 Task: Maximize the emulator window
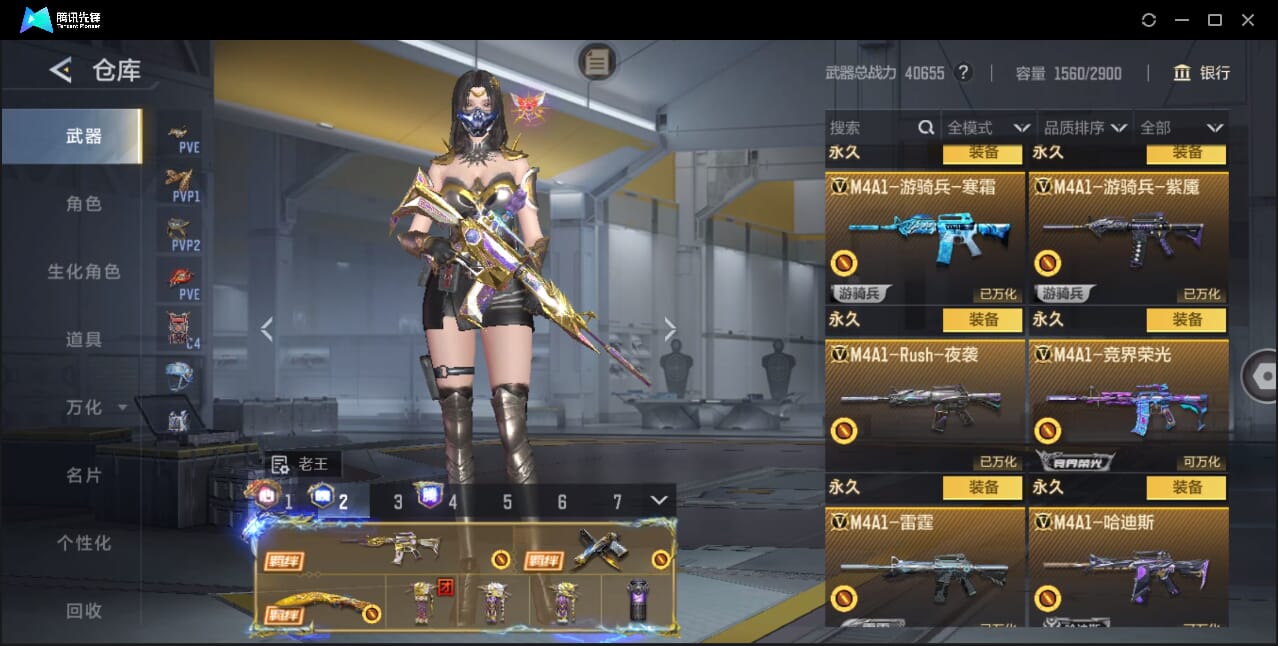[1215, 20]
